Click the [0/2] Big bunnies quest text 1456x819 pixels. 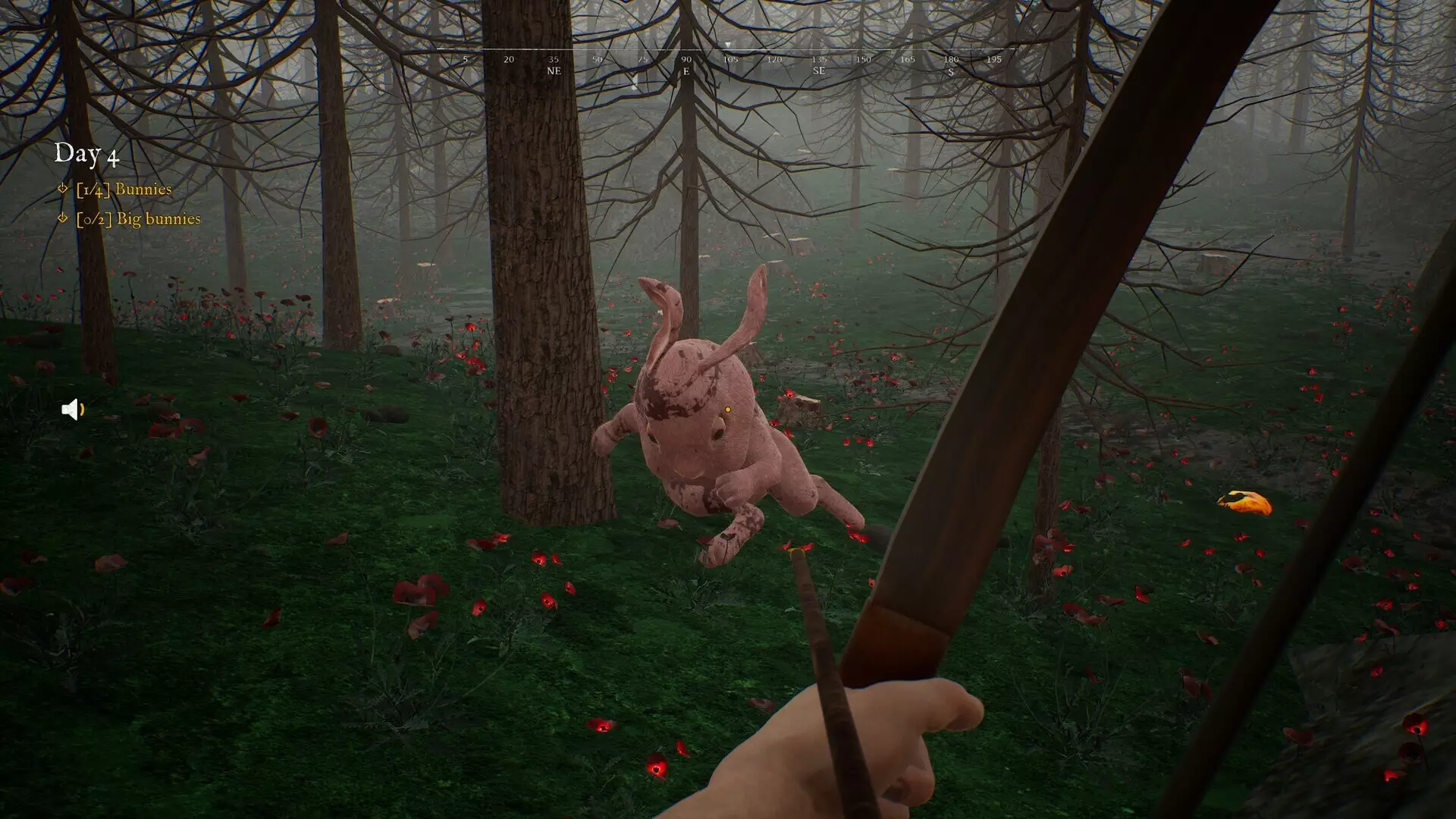pos(139,219)
